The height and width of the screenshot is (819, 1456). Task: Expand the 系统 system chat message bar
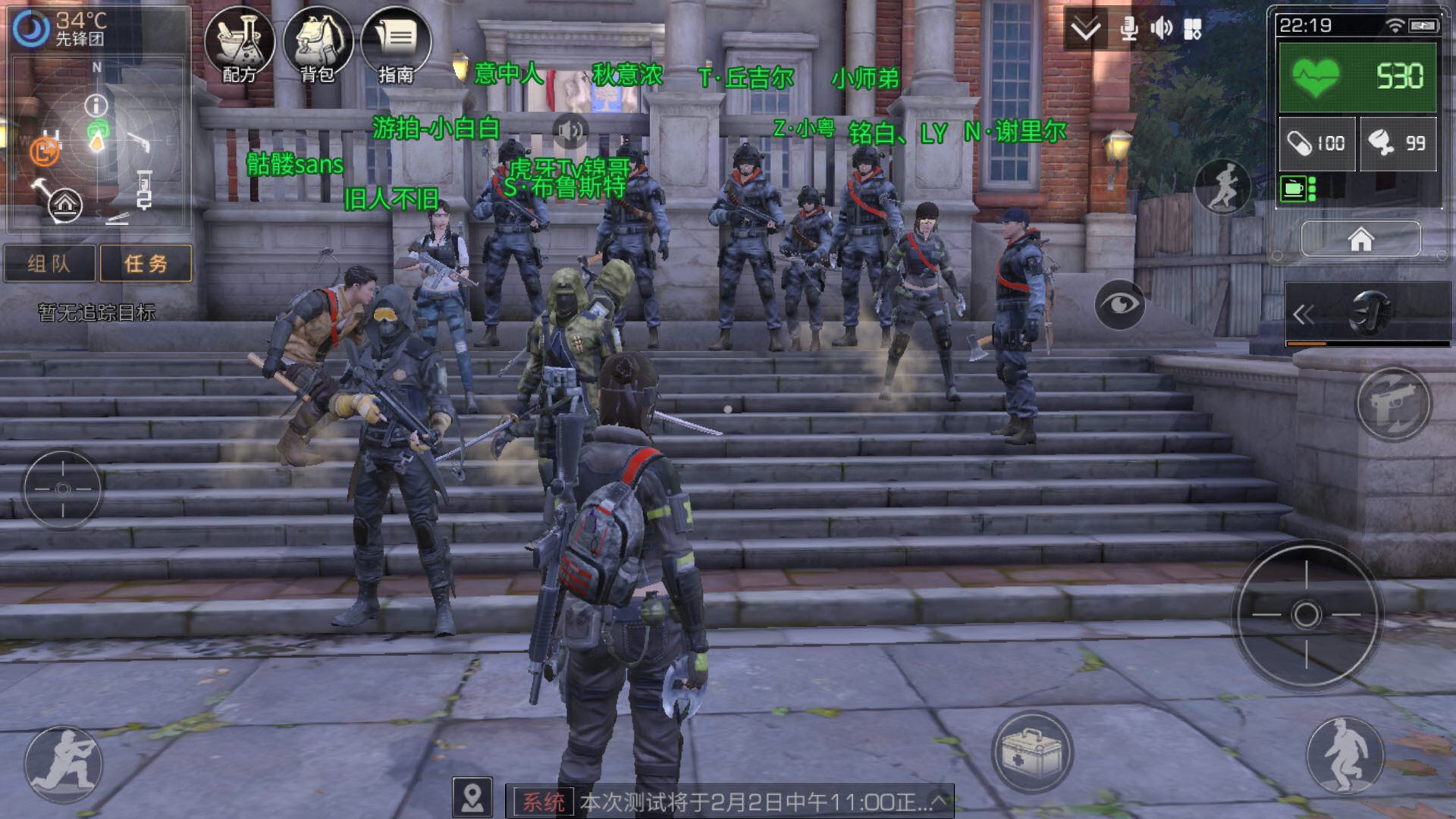pos(939,801)
